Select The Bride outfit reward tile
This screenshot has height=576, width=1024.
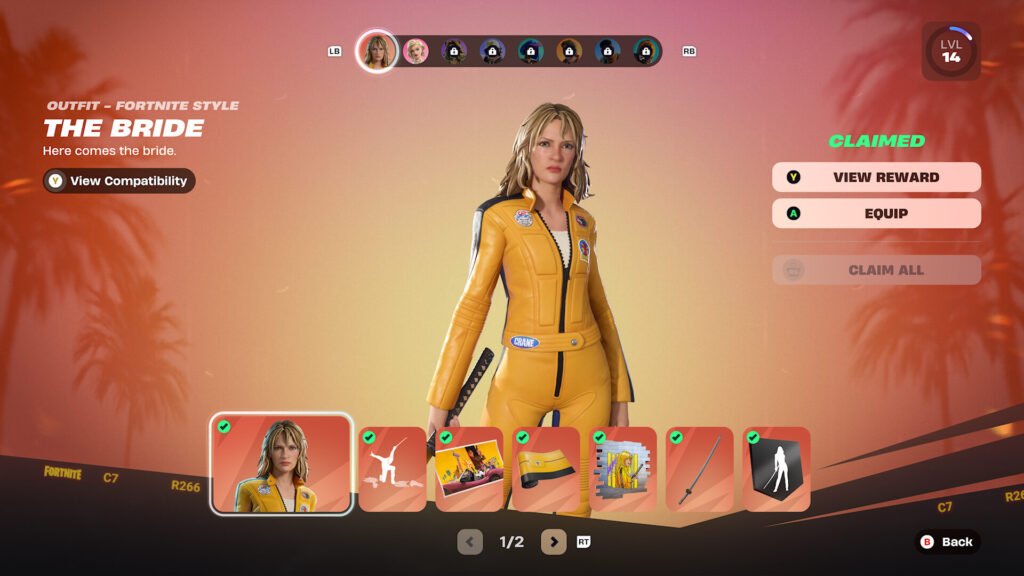pos(281,464)
